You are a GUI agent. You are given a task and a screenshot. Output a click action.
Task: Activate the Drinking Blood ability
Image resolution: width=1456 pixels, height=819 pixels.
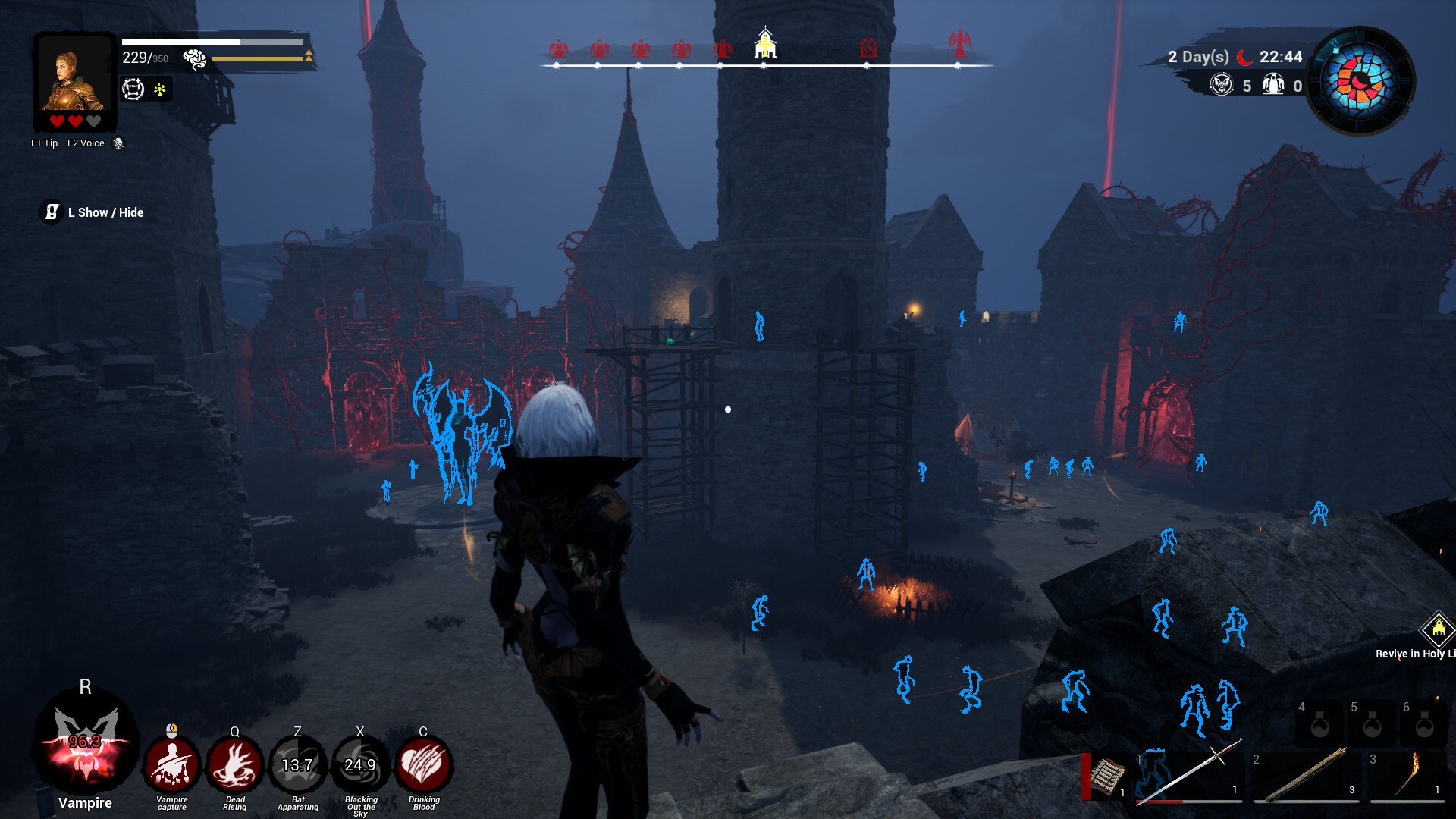click(423, 765)
